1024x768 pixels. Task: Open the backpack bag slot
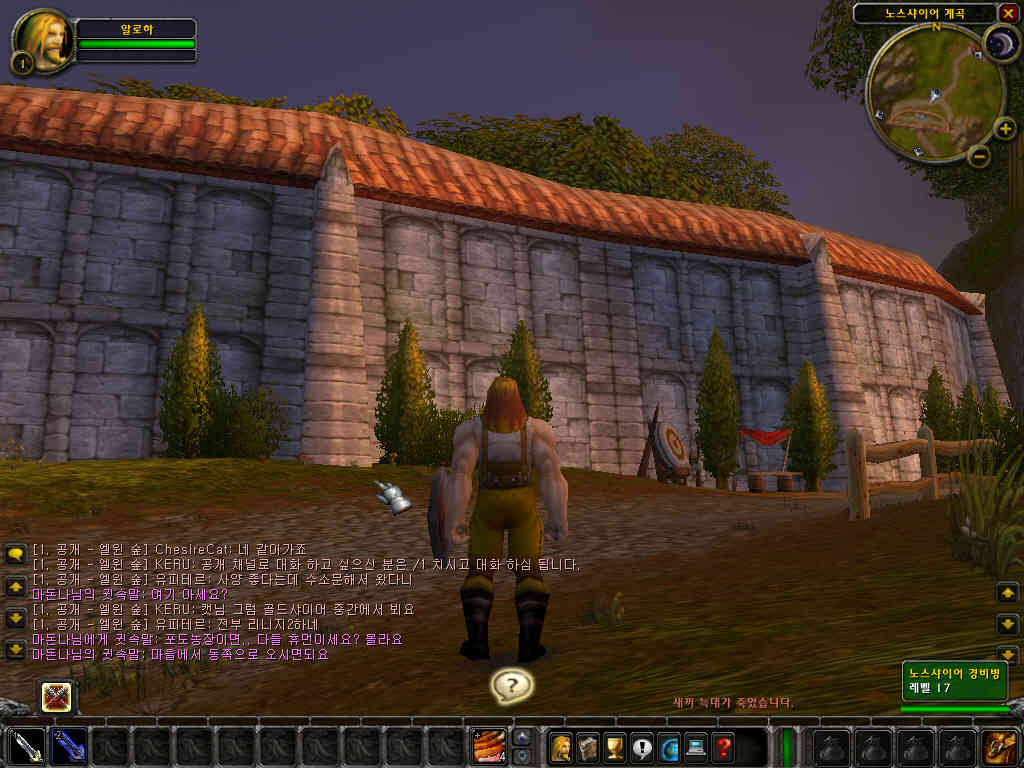coord(999,746)
